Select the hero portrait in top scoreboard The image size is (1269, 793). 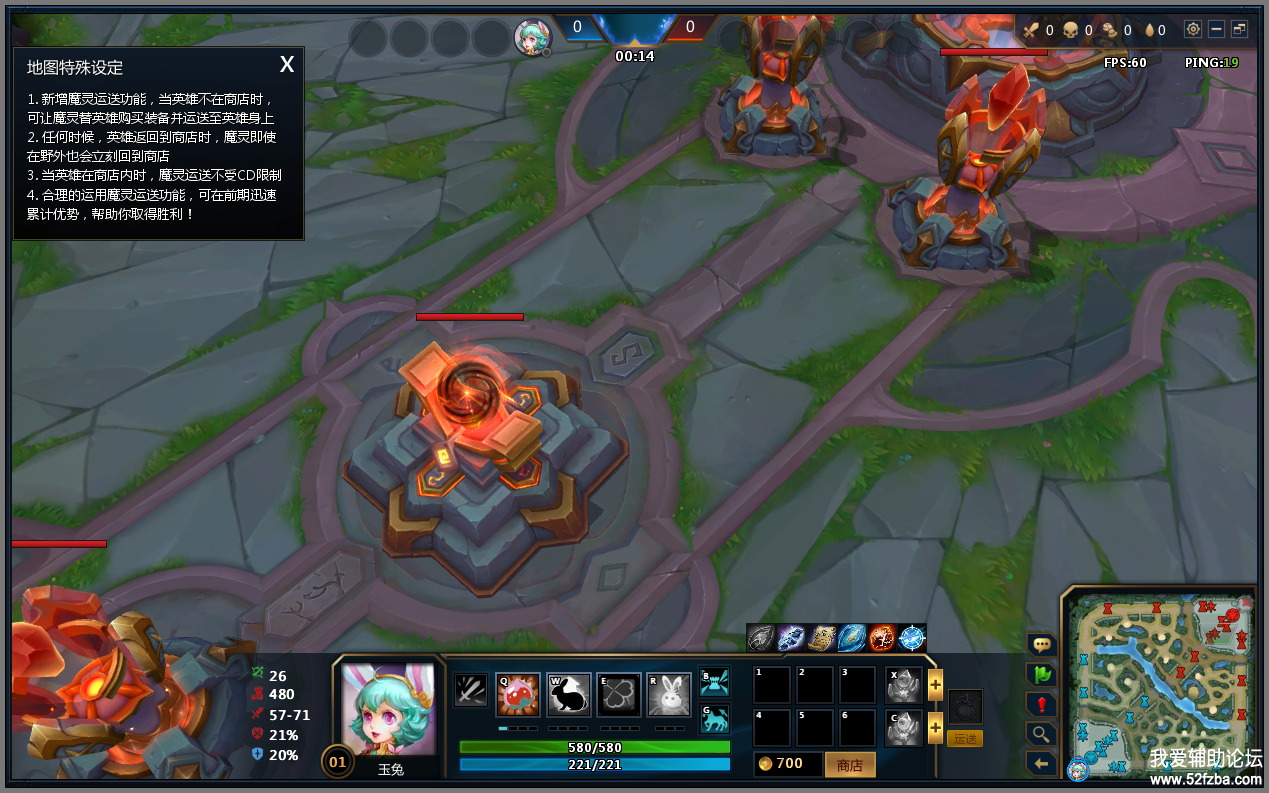coord(532,37)
